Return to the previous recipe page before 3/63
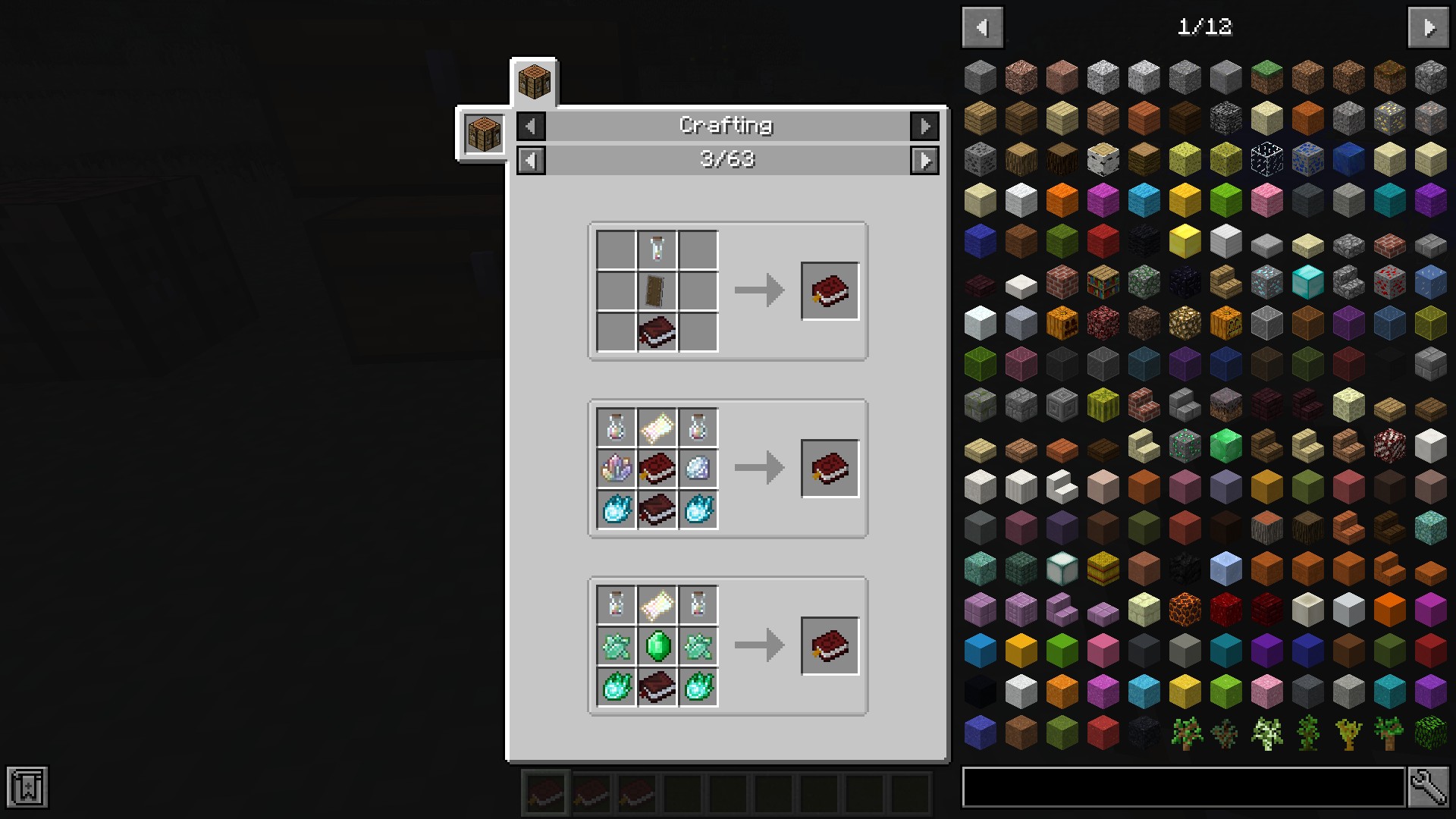1456x819 pixels. click(x=531, y=160)
